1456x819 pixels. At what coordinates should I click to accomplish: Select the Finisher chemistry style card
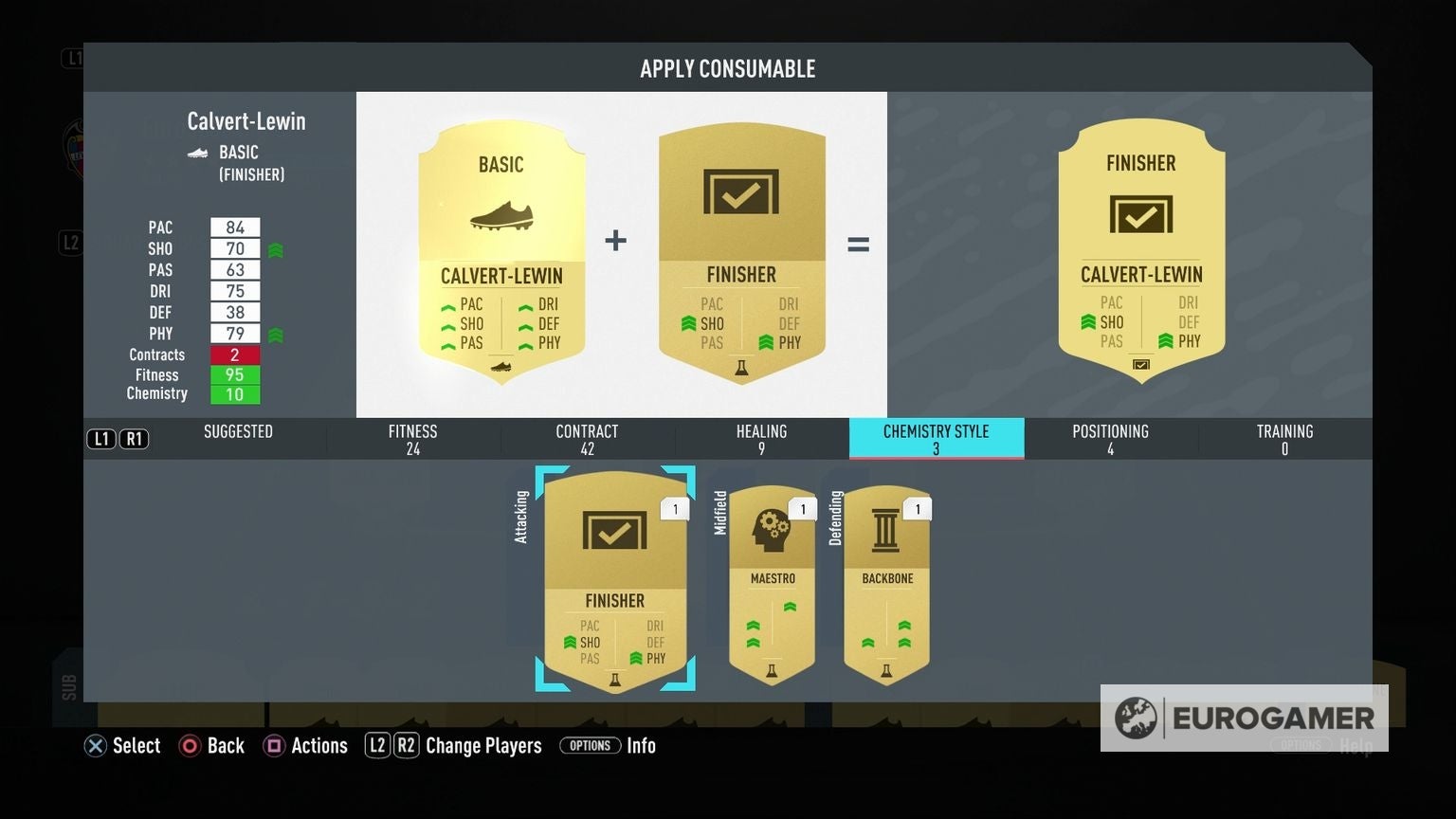point(615,578)
